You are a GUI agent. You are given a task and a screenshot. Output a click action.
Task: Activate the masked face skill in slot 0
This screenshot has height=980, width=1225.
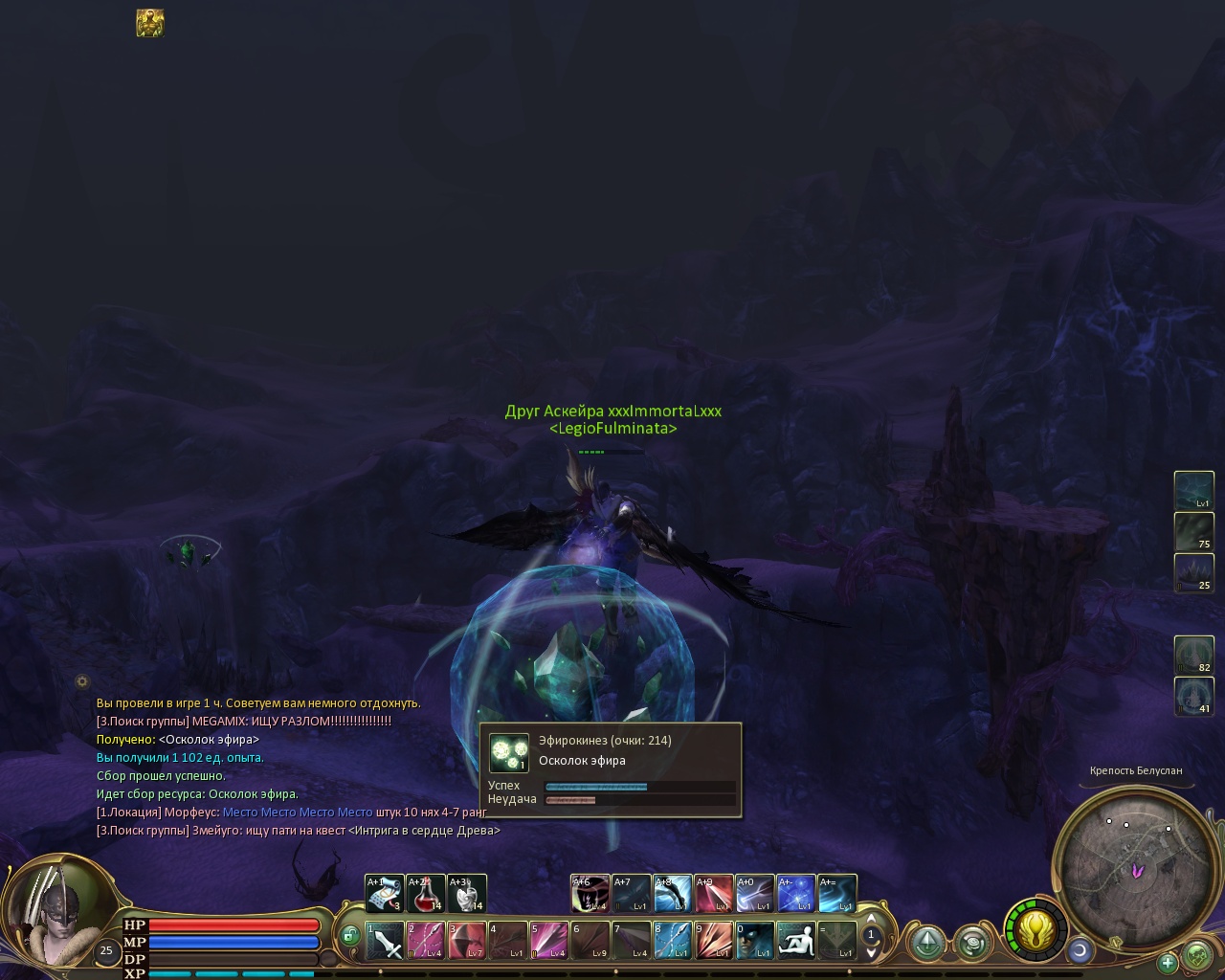click(x=755, y=941)
